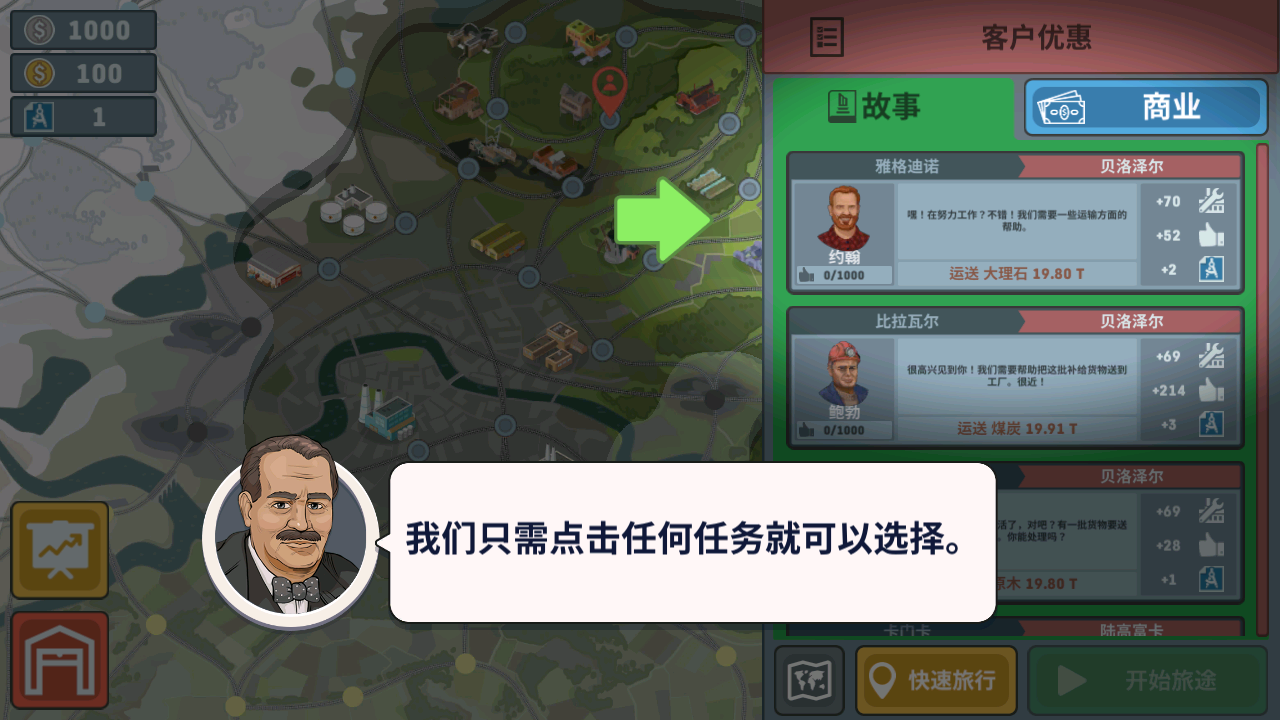Open the world map view
Viewport: 1280px width, 720px height.
pyautogui.click(x=806, y=679)
